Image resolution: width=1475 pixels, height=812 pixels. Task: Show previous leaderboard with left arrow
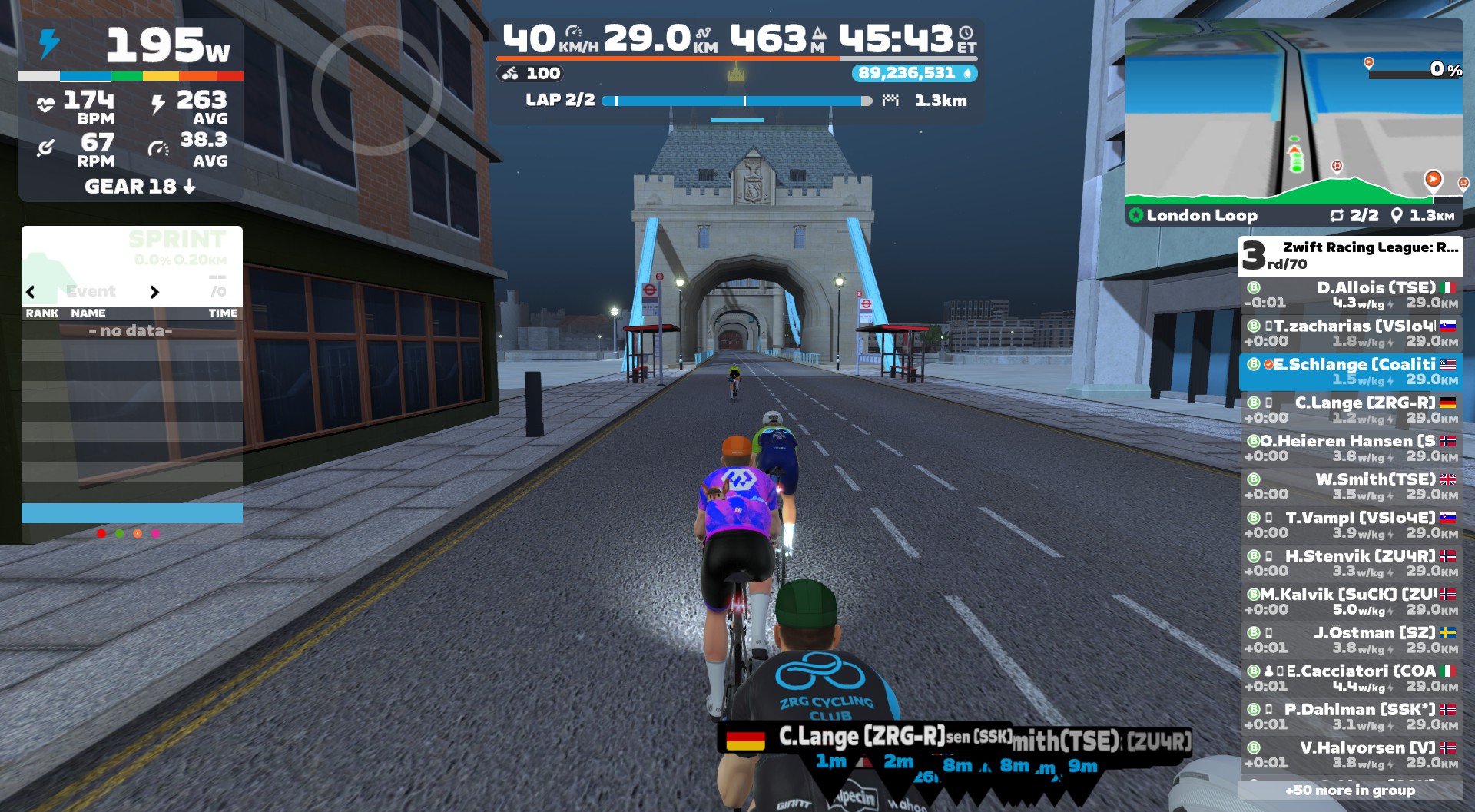point(31,292)
